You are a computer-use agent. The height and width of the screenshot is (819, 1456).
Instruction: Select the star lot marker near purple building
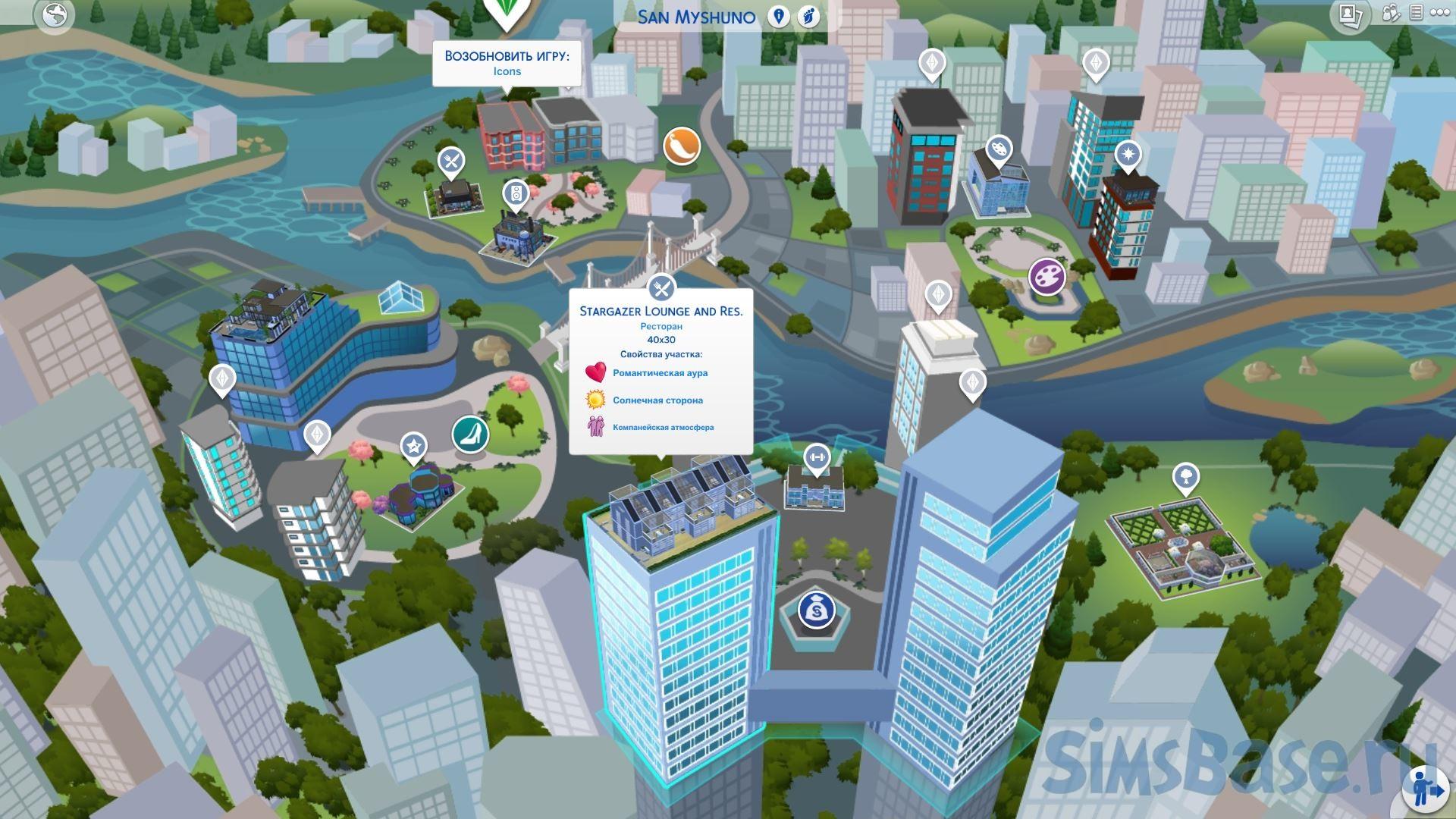pyautogui.click(x=413, y=447)
